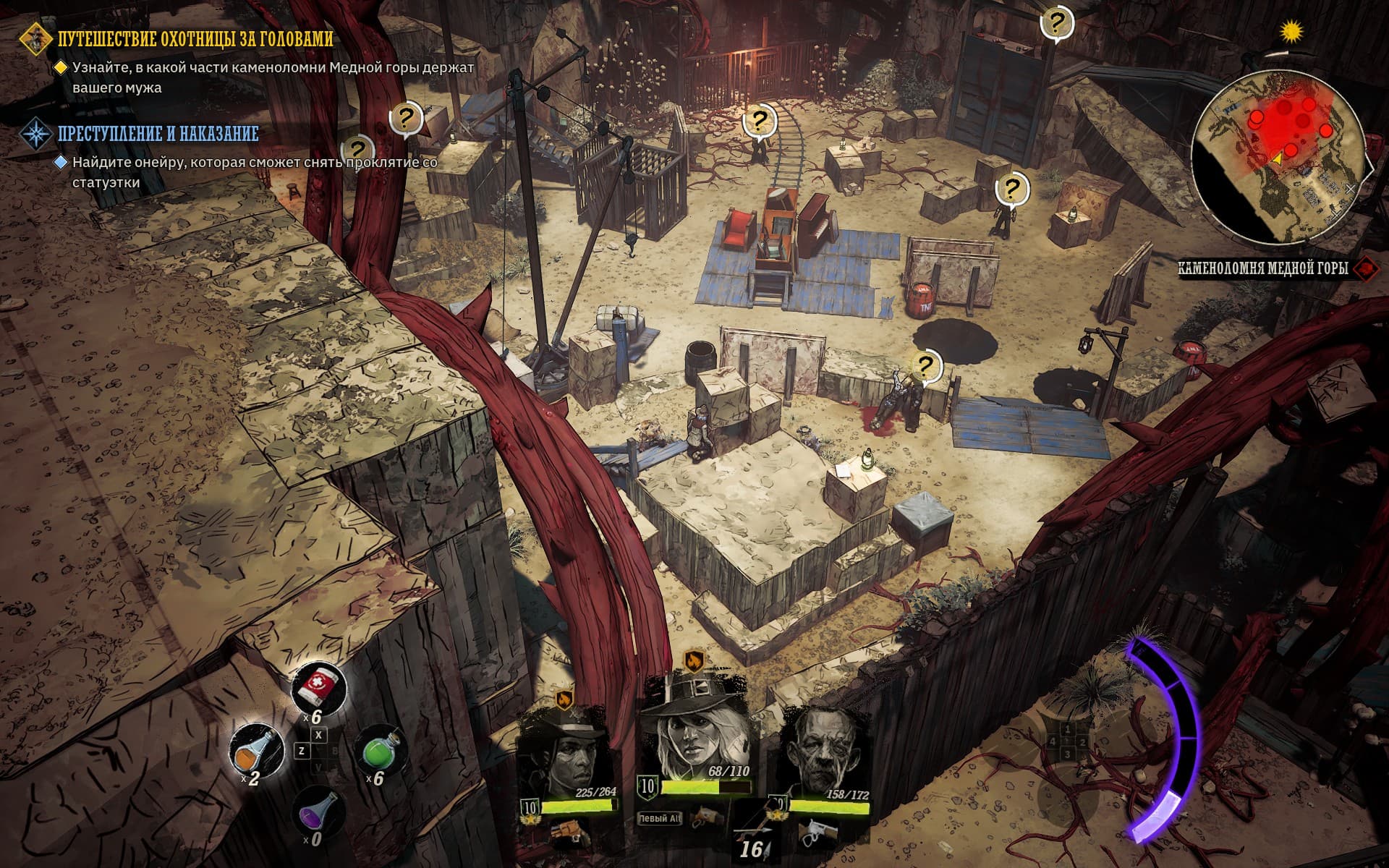Use the red bandage item
This screenshot has width=1389, height=868.
pyautogui.click(x=318, y=688)
